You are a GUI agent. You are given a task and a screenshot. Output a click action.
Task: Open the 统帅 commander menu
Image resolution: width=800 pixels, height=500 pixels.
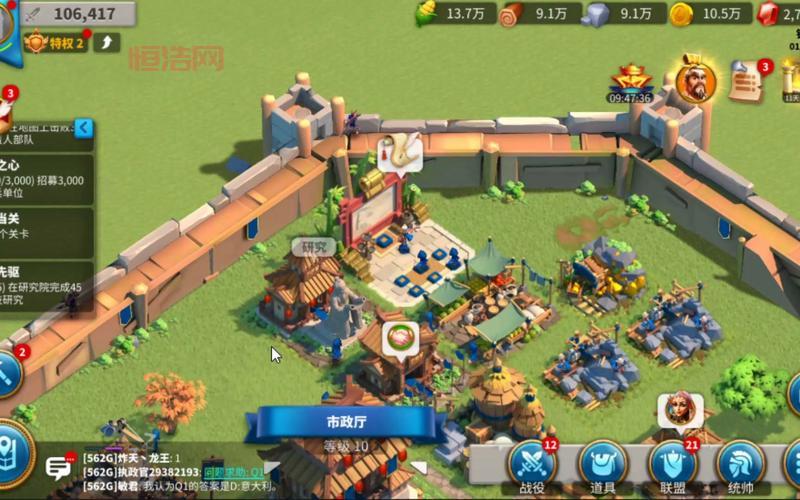(741, 464)
